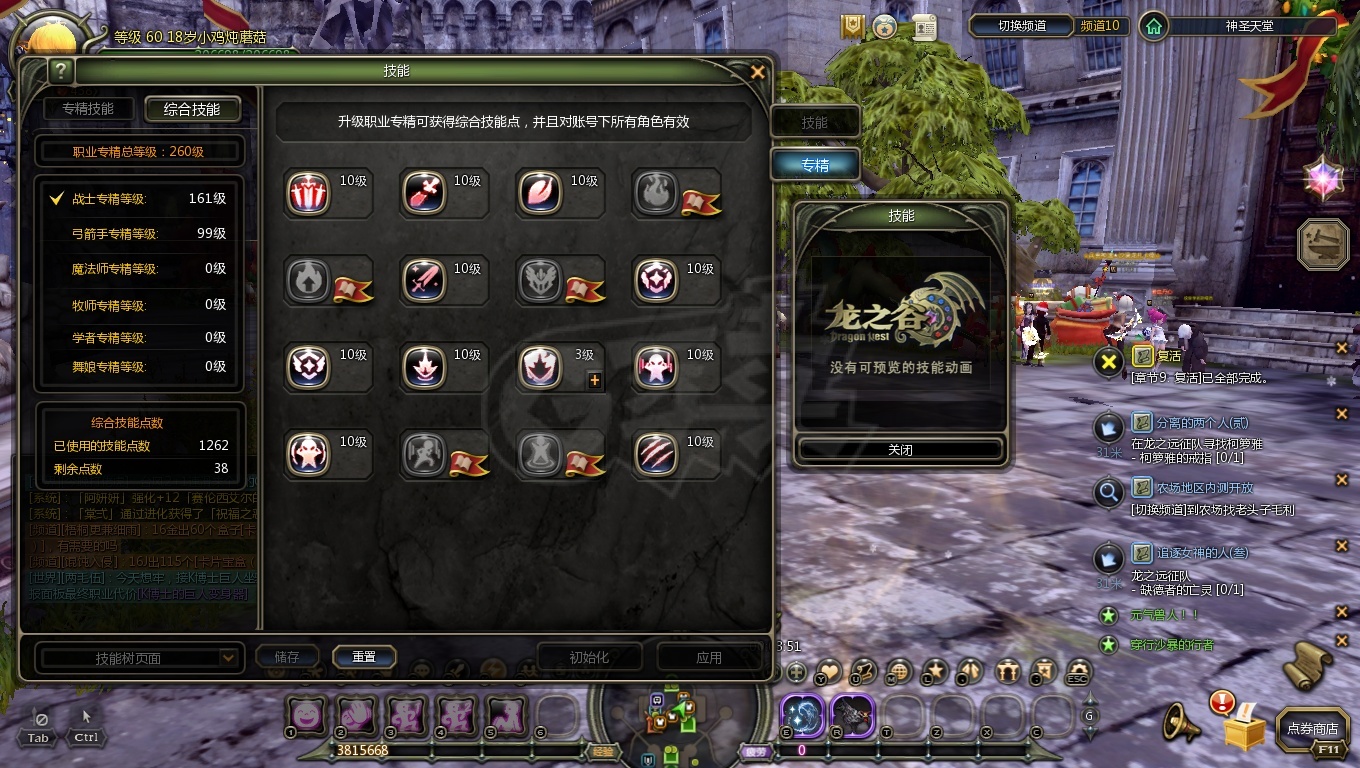Select the three-claw-slash skill icon

(x=655, y=455)
